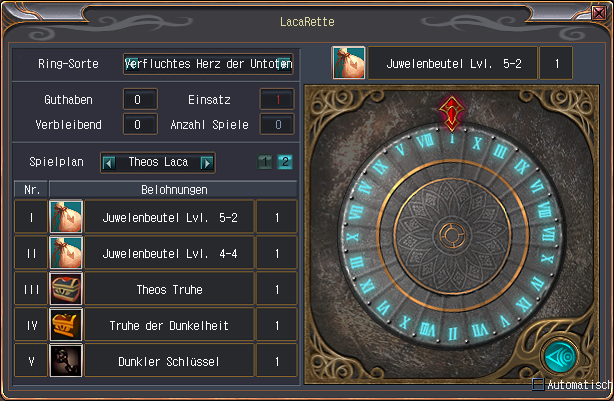This screenshot has height=401, width=614.
Task: Show the next Ring-Sorte option
Action: [x=285, y=64]
